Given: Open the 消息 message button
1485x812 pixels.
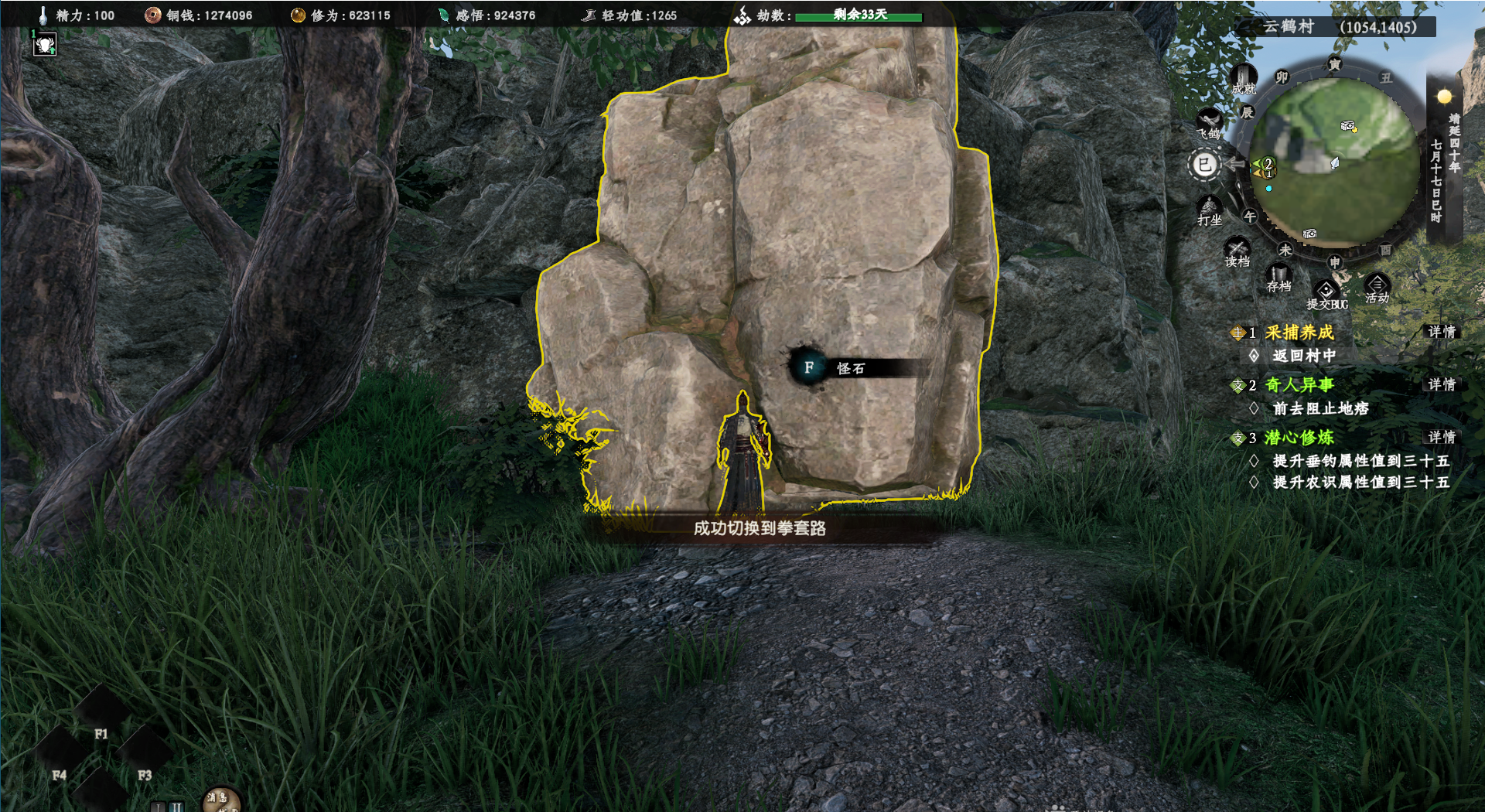Looking at the screenshot, I should coord(220,799).
